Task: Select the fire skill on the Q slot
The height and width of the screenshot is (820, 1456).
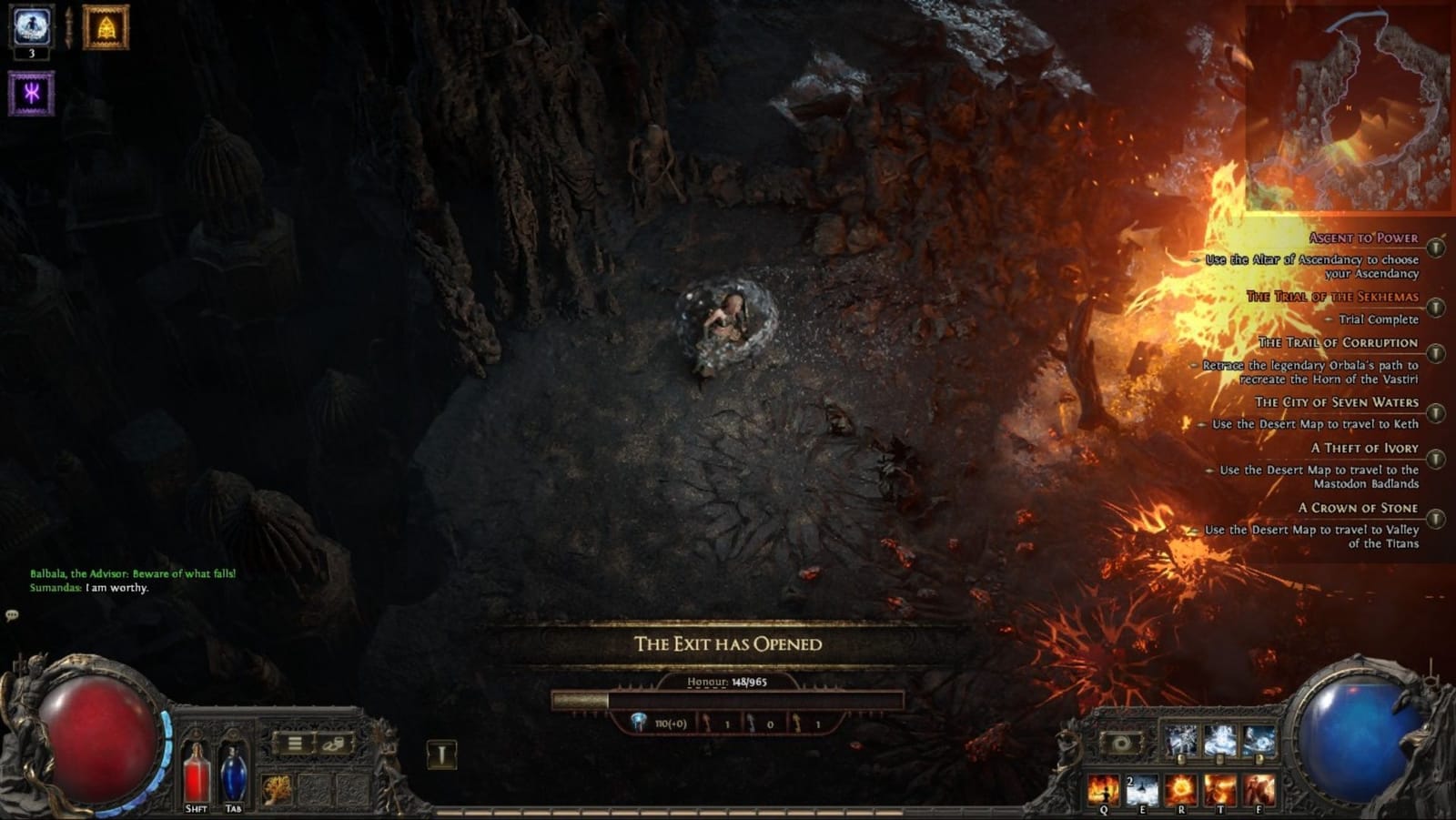Action: (1103, 789)
